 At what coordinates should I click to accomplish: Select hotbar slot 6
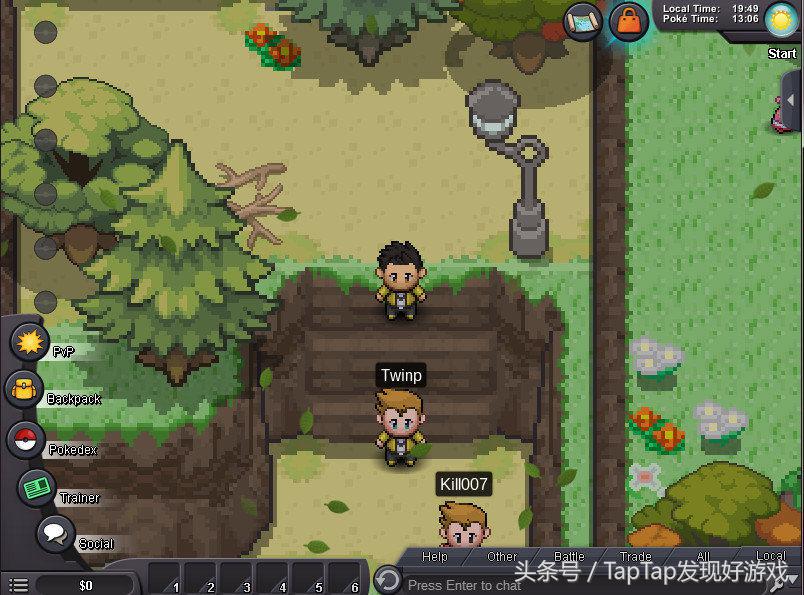[x=344, y=579]
